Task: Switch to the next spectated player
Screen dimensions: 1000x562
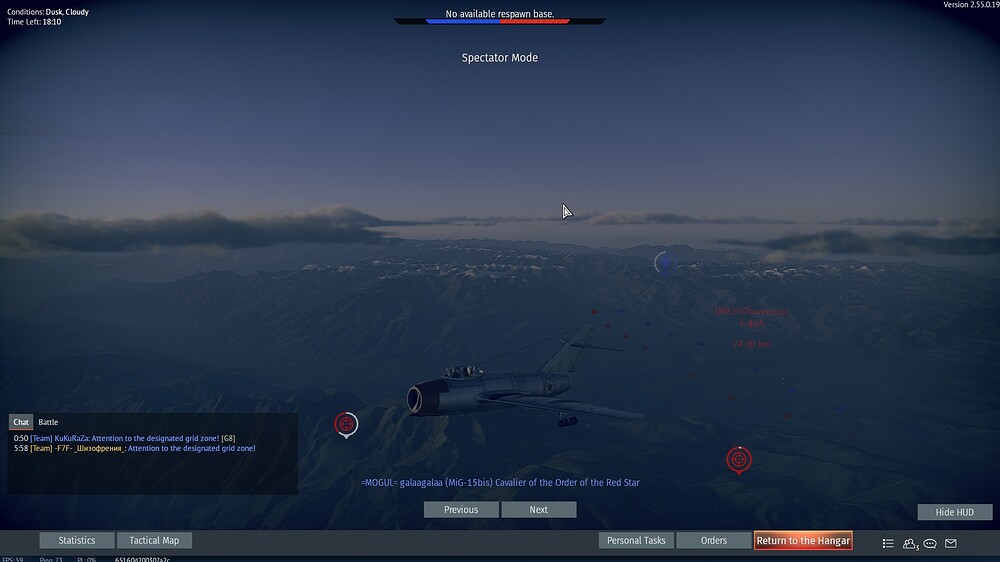Action: coord(539,510)
